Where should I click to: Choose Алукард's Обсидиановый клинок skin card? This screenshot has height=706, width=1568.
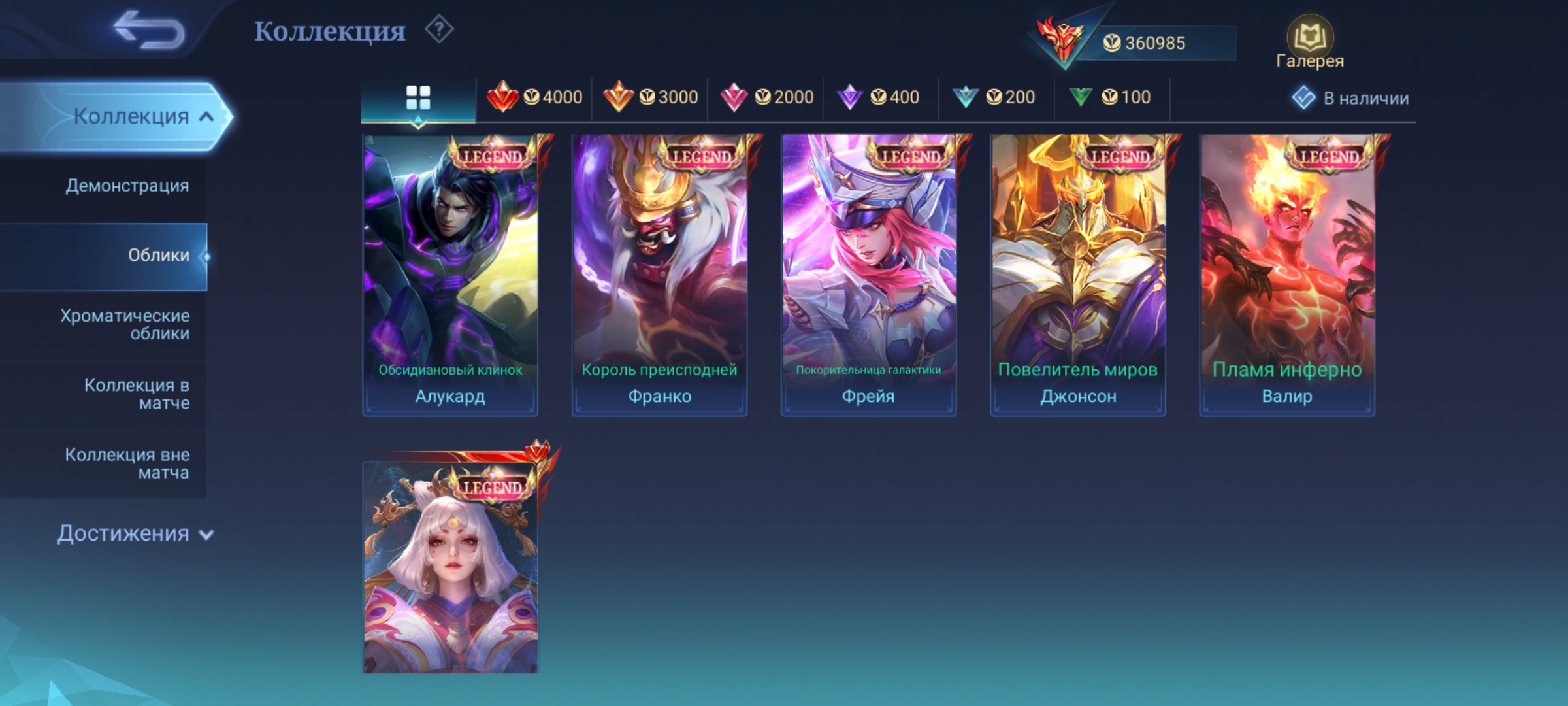pyautogui.click(x=450, y=275)
